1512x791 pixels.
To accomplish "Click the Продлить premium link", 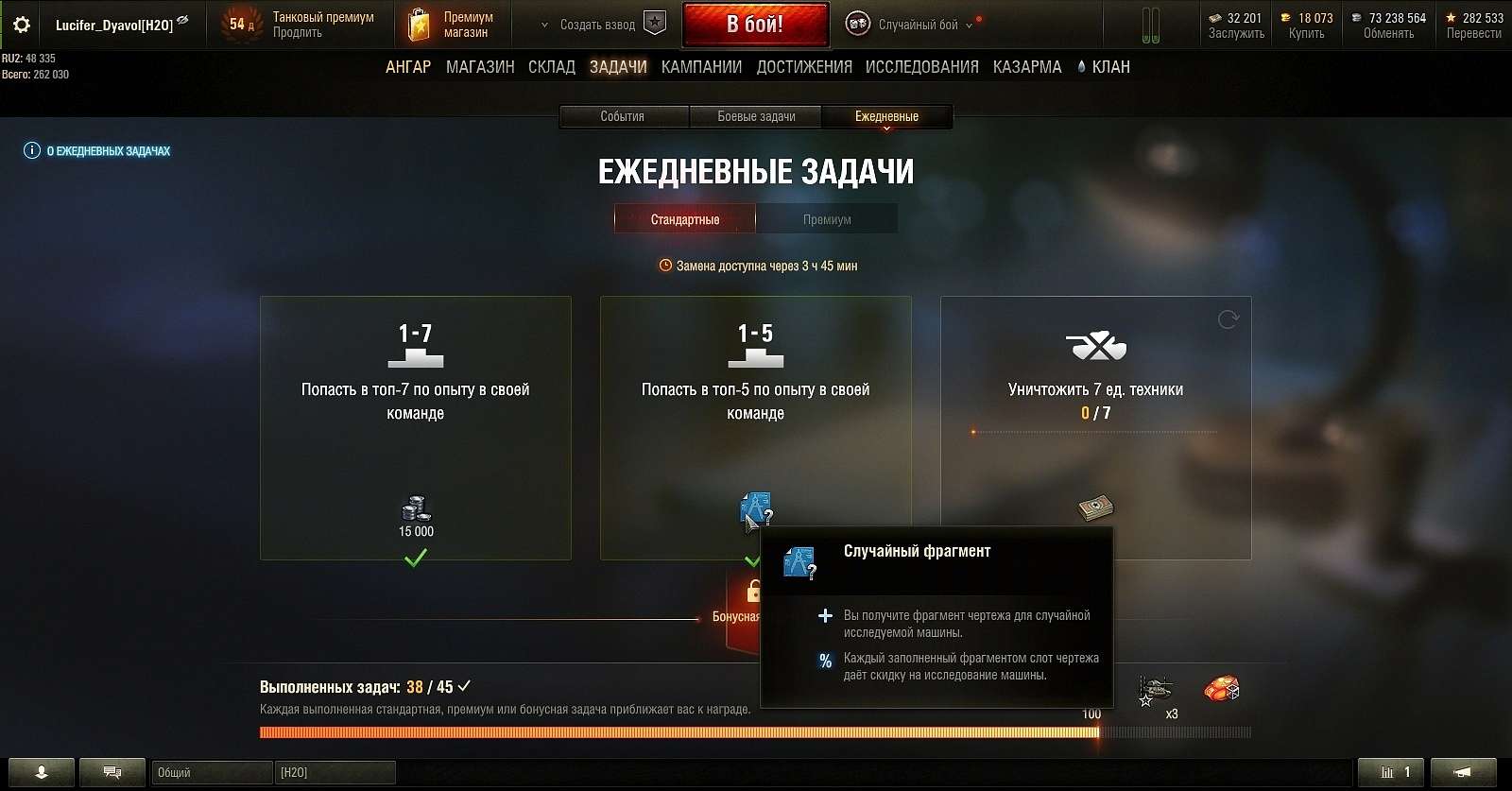I will coord(298,30).
